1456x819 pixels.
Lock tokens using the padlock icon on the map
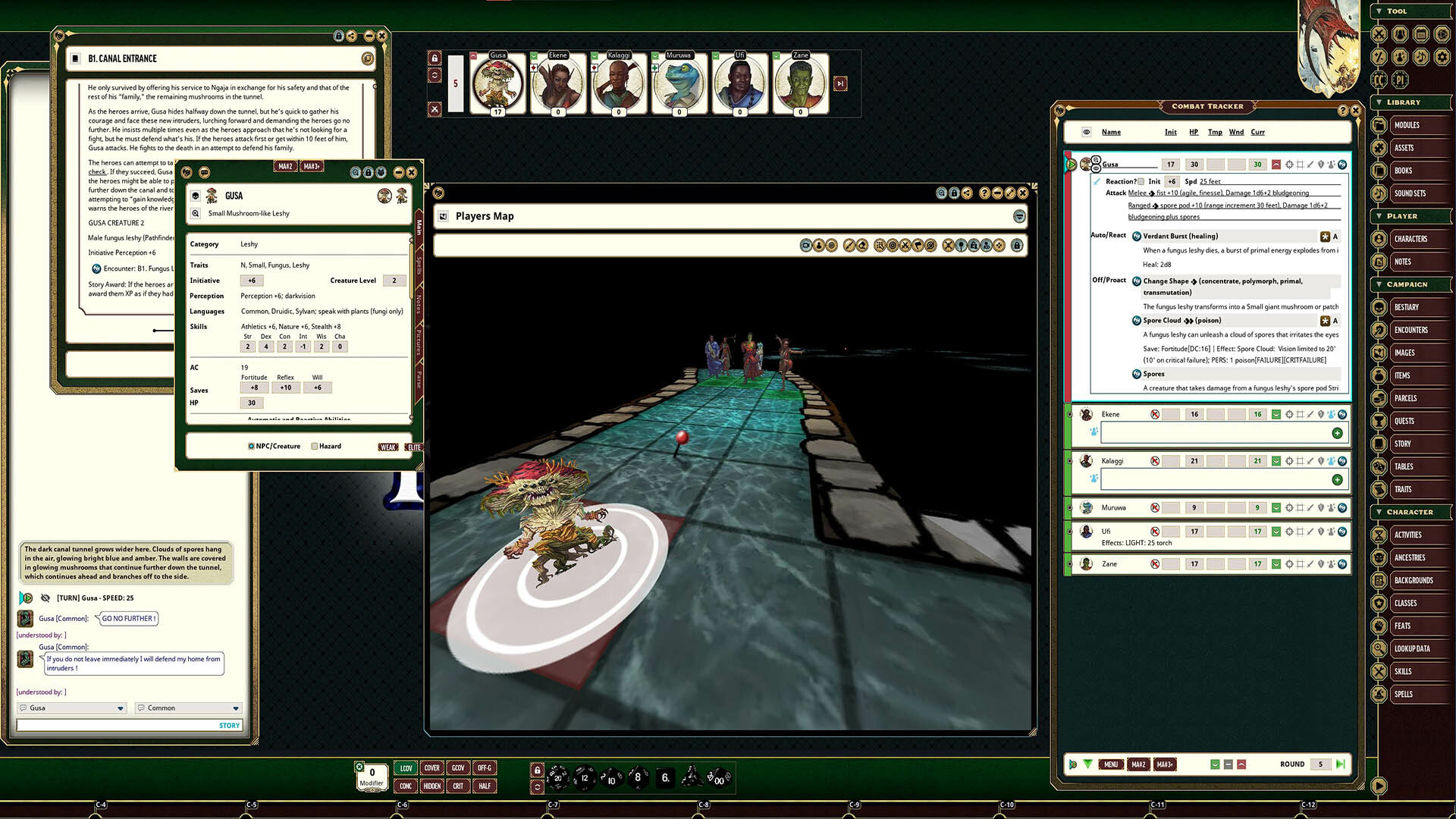tap(1017, 245)
